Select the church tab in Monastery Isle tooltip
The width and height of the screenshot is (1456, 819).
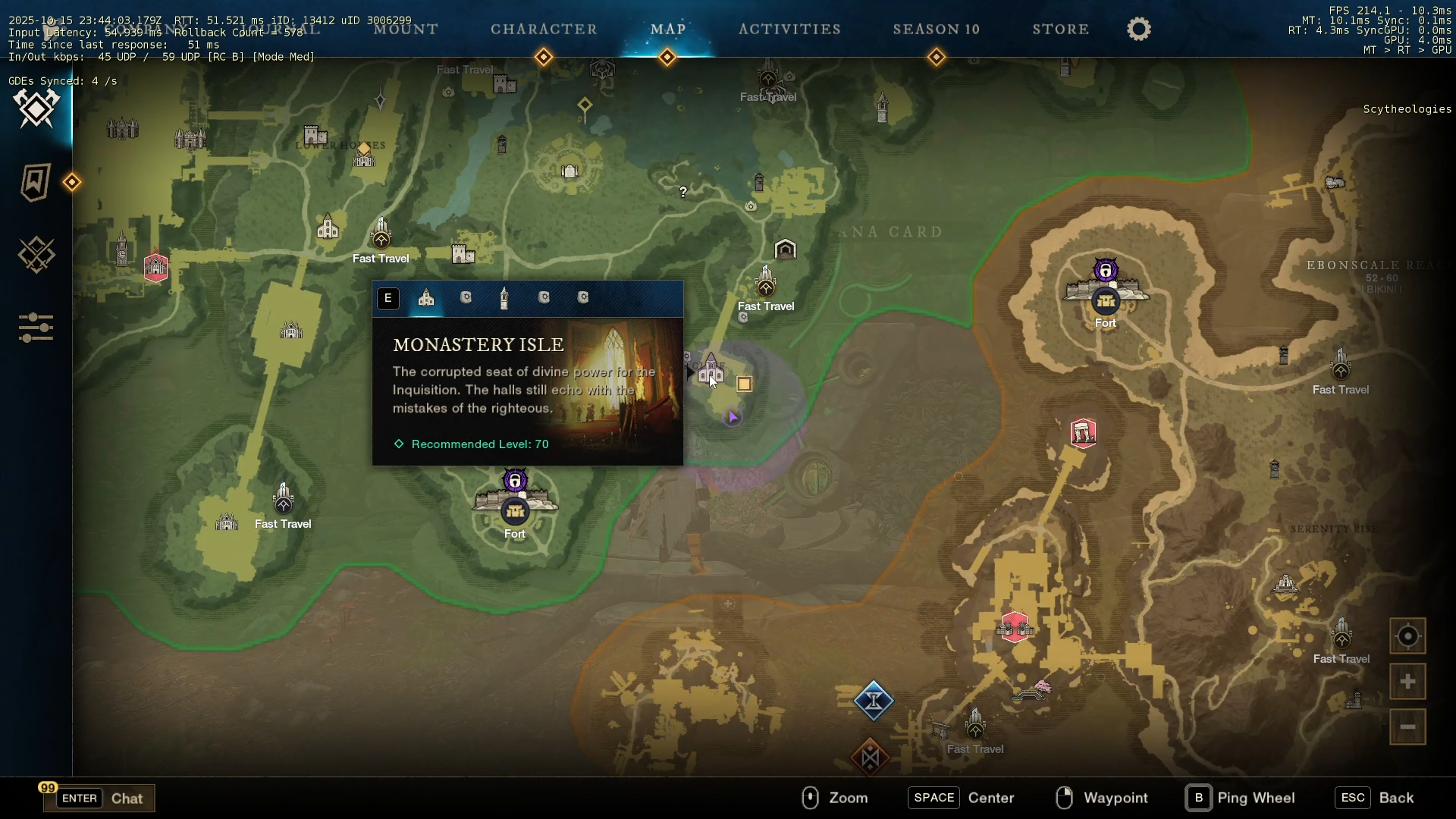426,298
